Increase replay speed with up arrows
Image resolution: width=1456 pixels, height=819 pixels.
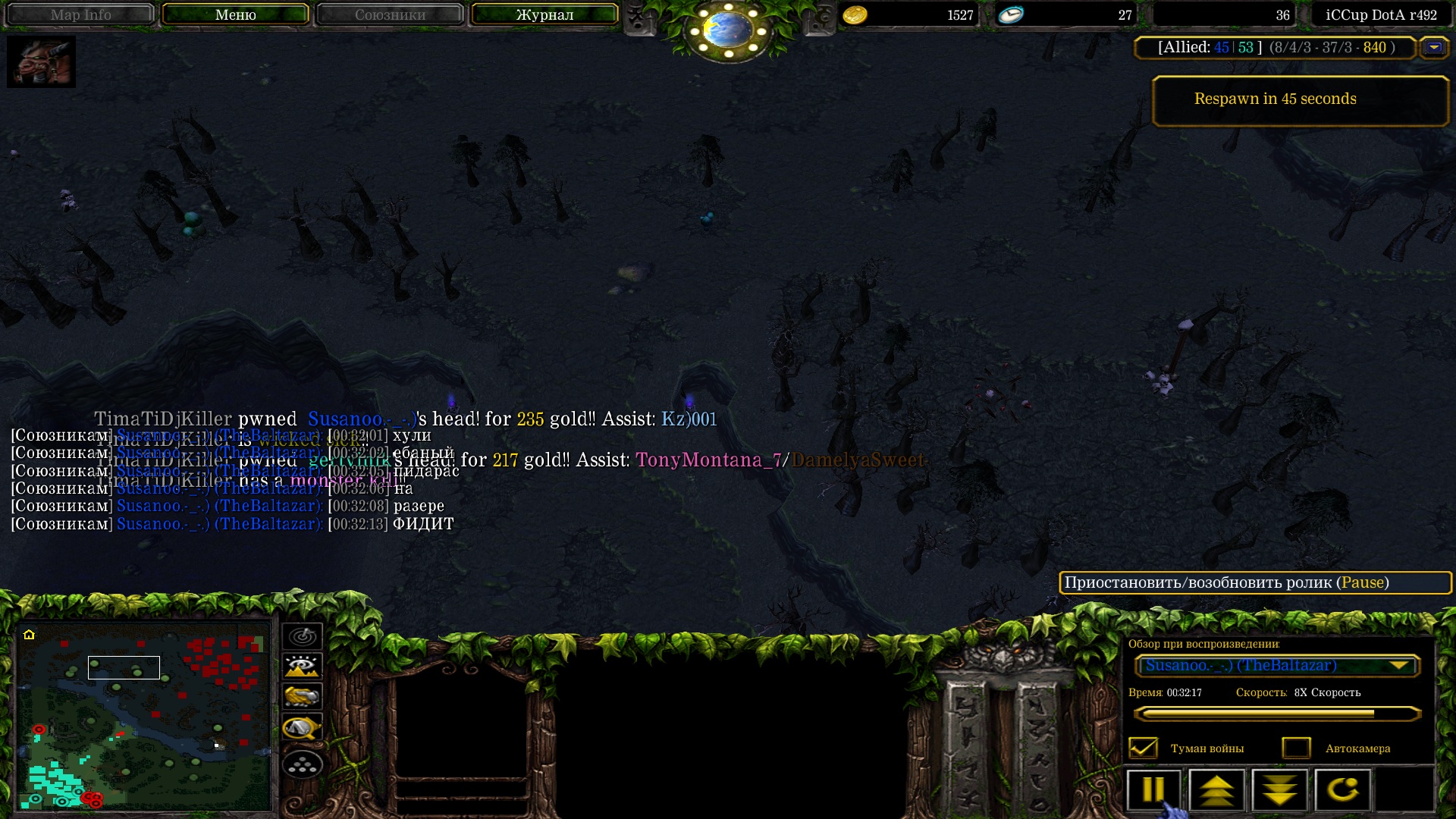coord(1216,790)
